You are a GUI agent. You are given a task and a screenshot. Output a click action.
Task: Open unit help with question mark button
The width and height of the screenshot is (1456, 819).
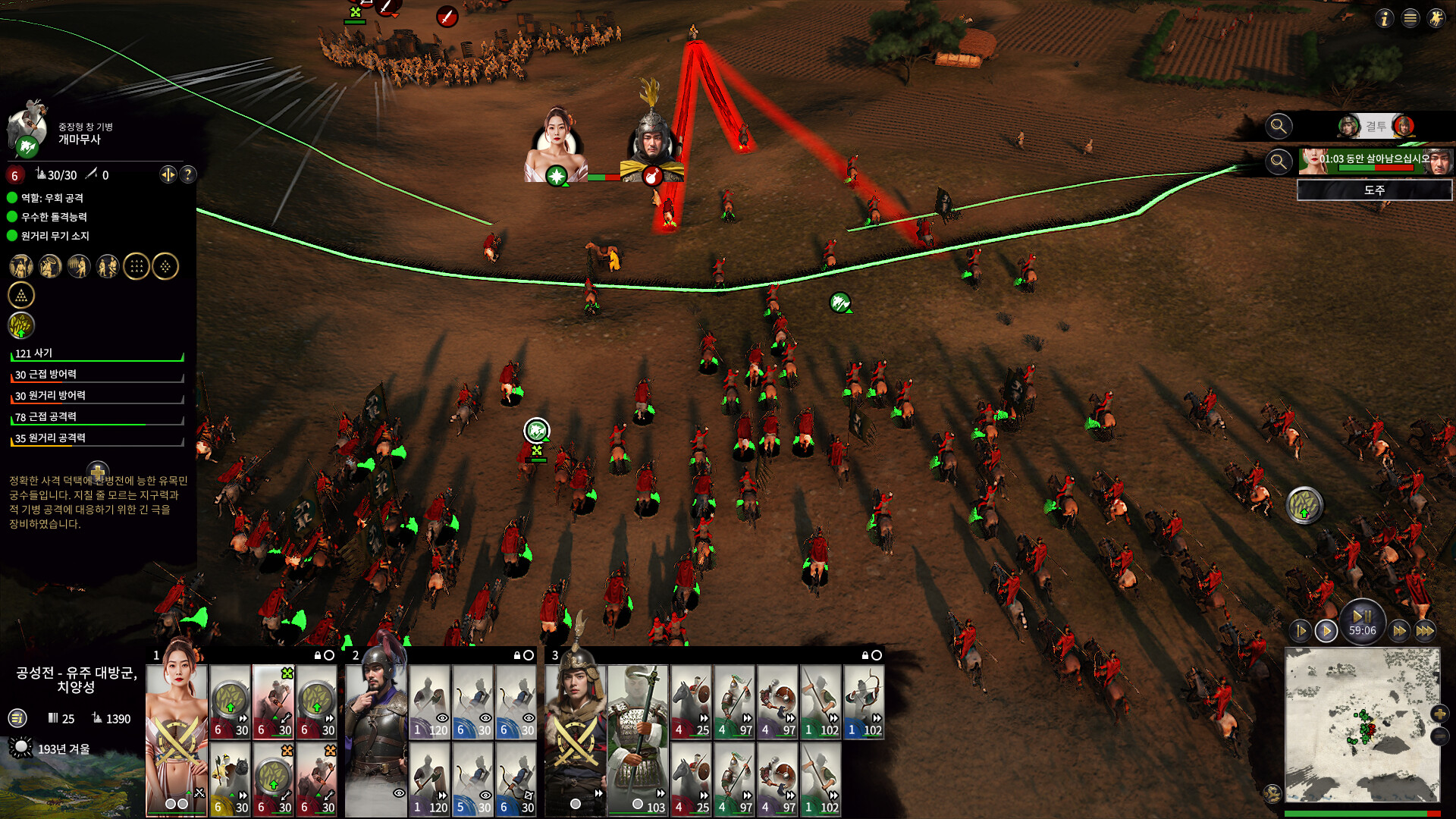[x=188, y=174]
